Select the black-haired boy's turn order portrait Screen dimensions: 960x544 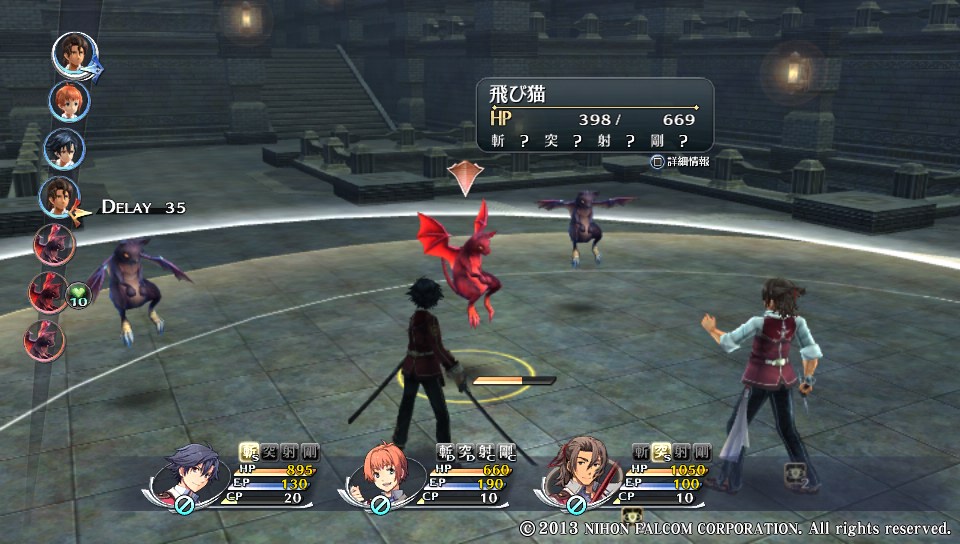tap(63, 149)
